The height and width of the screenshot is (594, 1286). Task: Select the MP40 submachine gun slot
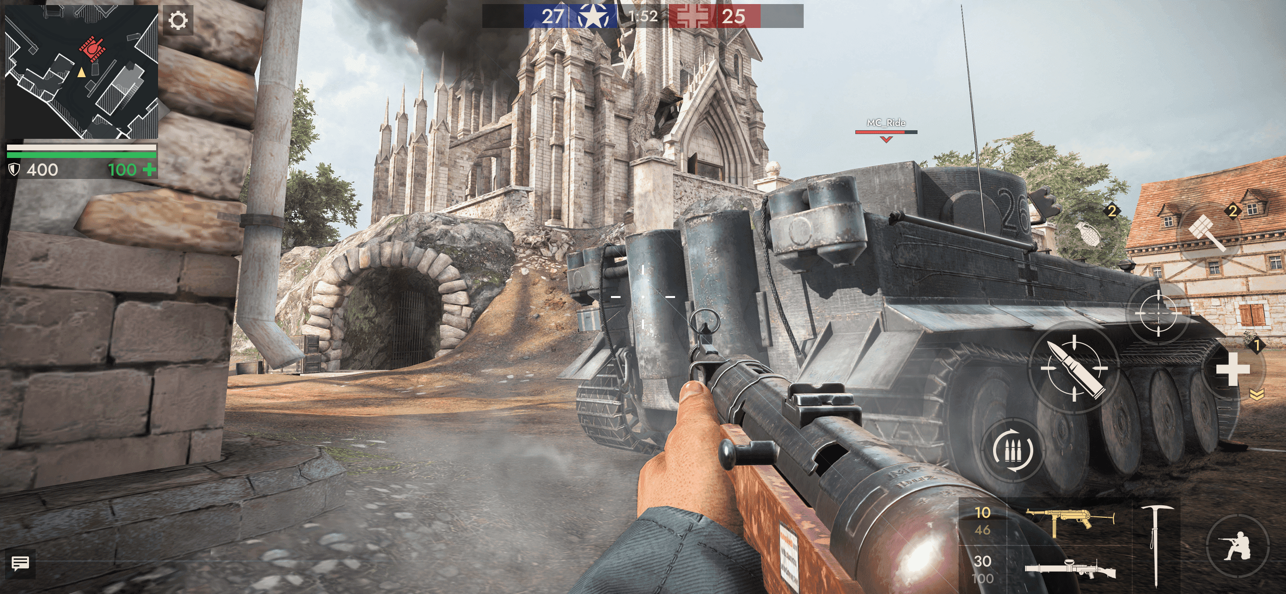(x=1068, y=520)
